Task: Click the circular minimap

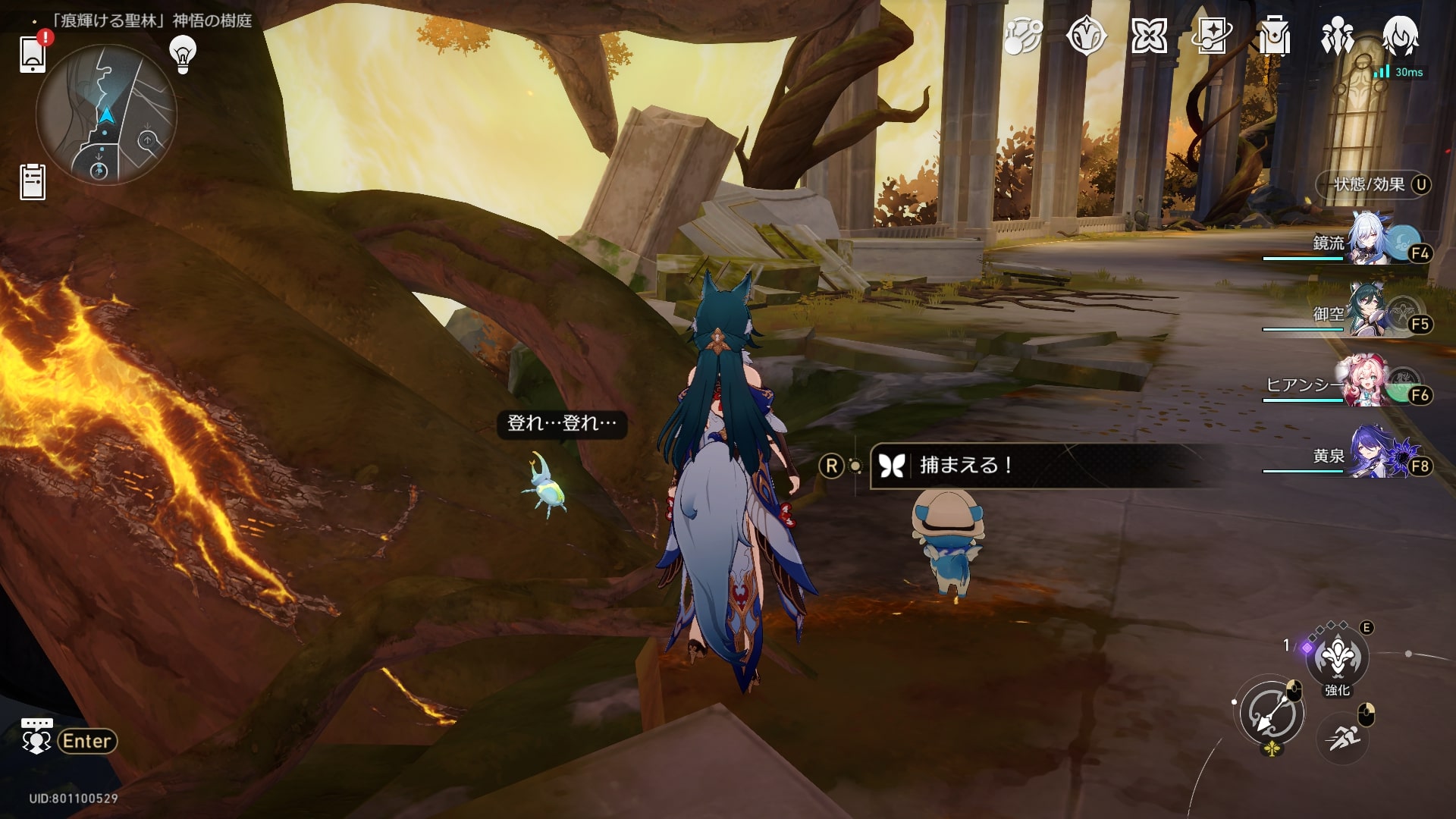Action: coord(106,115)
